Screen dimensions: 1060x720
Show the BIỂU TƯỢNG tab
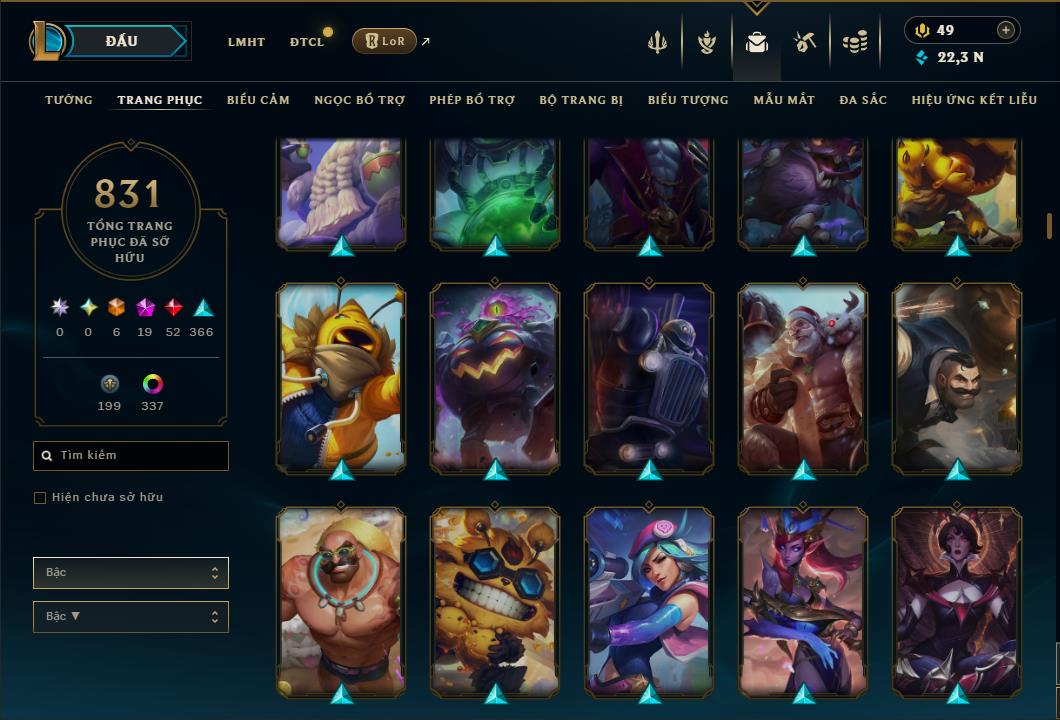pos(688,100)
